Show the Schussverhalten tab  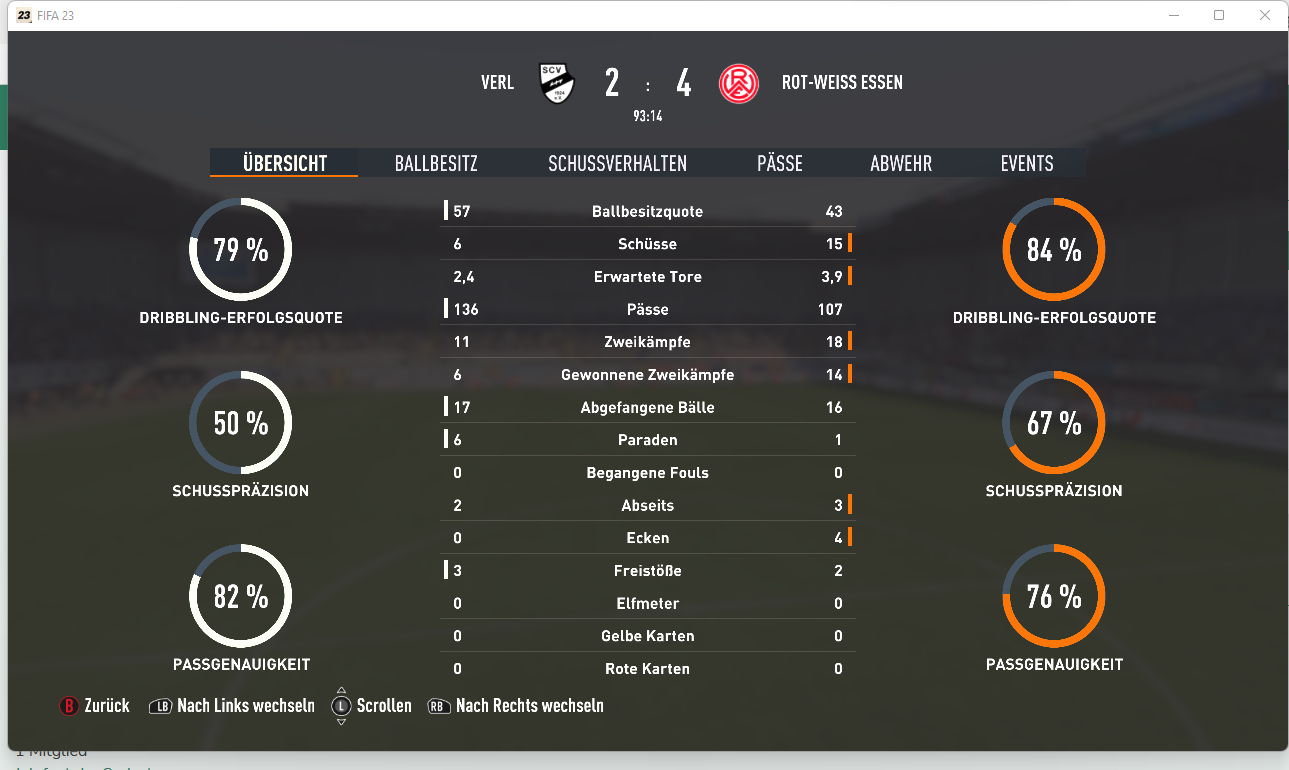(x=617, y=163)
